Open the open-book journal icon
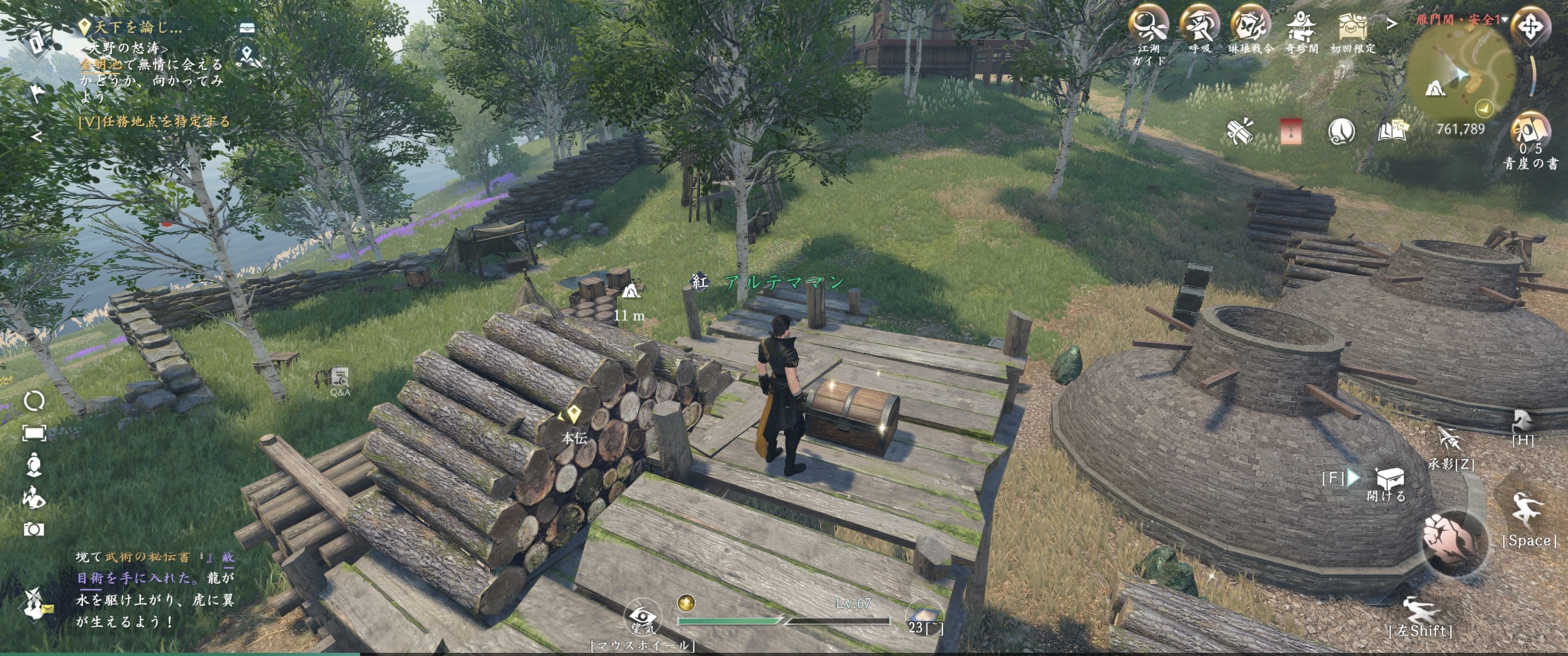 pos(1392,132)
